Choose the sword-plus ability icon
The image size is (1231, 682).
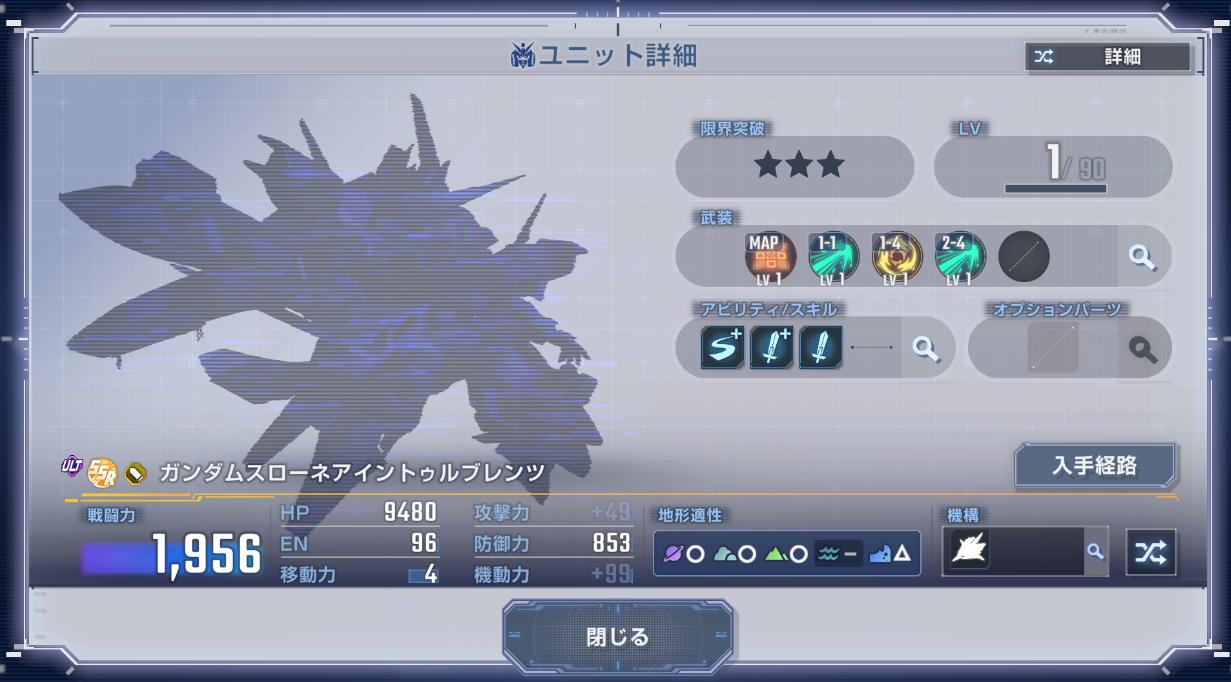coord(771,348)
